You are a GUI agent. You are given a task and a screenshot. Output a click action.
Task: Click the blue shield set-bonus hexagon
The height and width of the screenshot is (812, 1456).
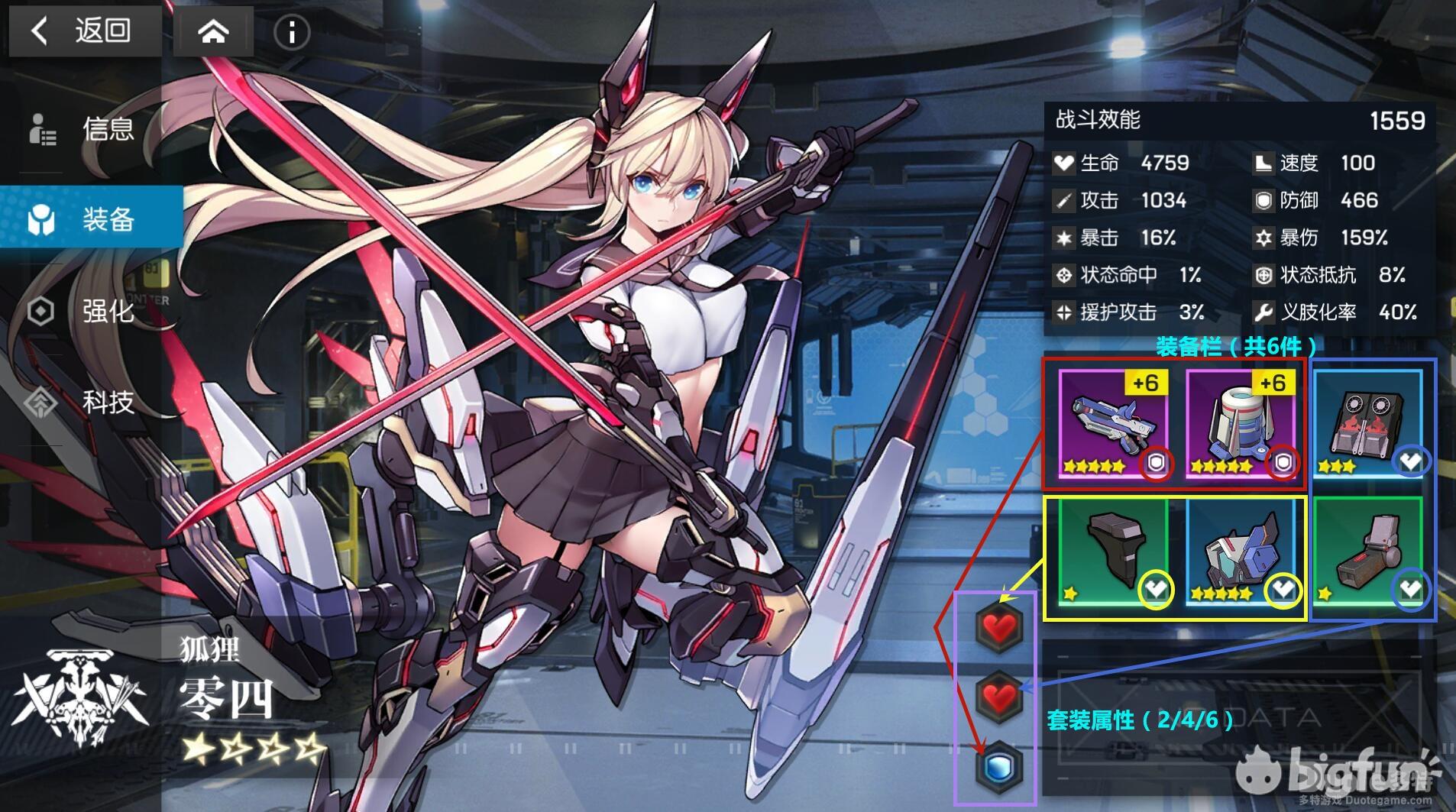click(x=998, y=766)
